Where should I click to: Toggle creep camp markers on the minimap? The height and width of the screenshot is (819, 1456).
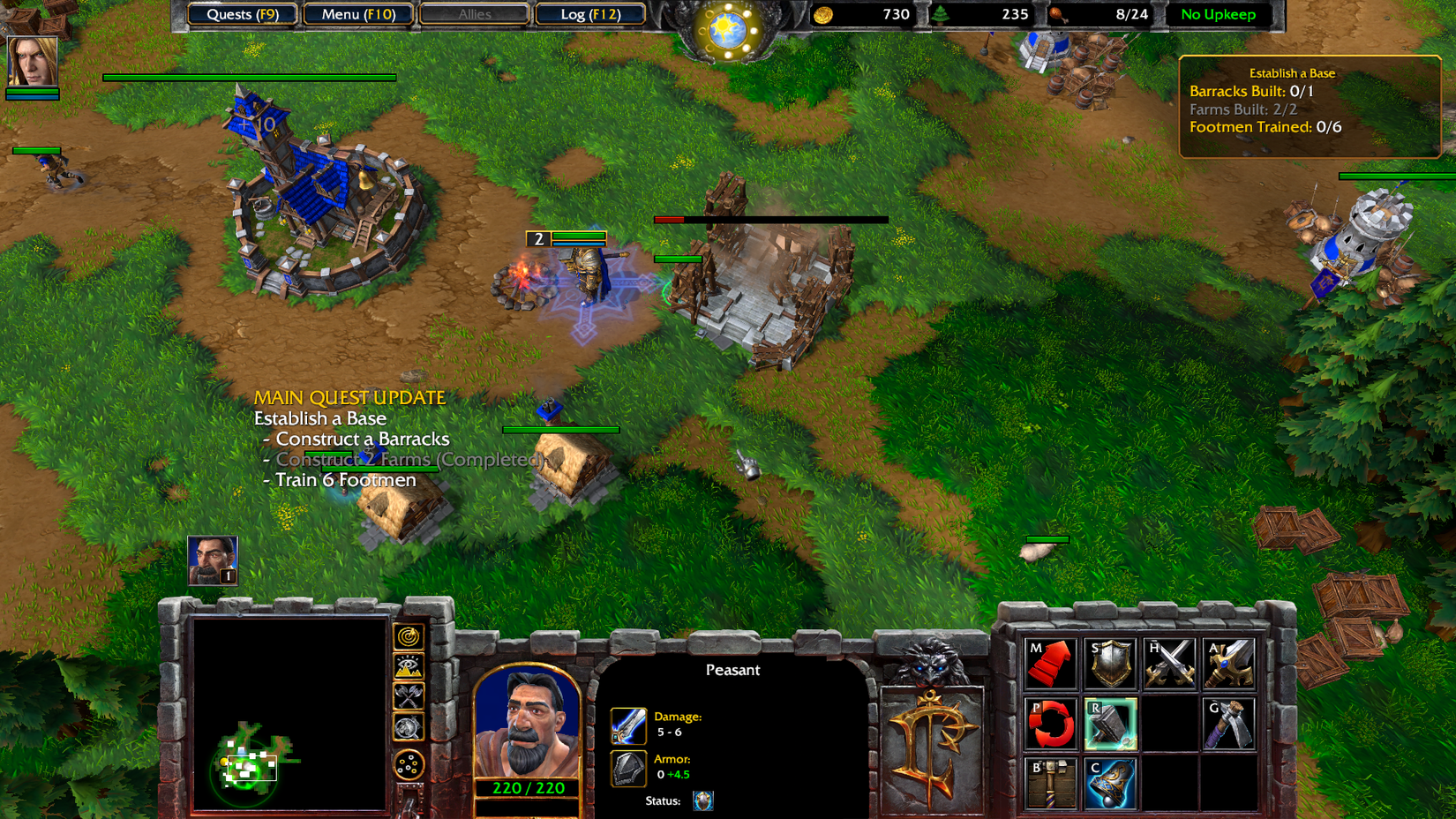pos(408,695)
